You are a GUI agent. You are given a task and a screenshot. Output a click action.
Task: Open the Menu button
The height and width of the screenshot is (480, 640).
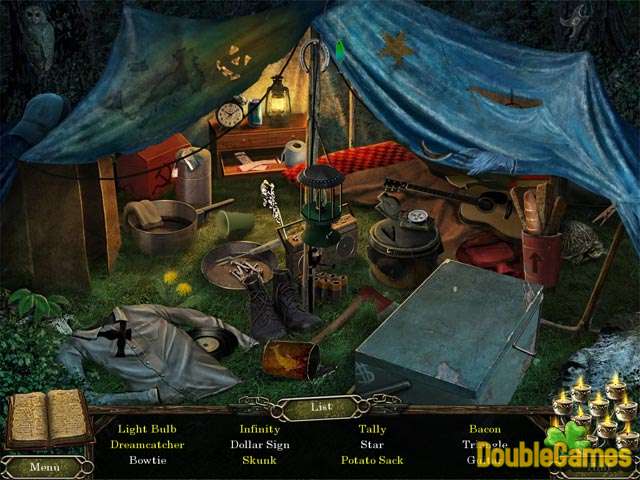tap(44, 466)
